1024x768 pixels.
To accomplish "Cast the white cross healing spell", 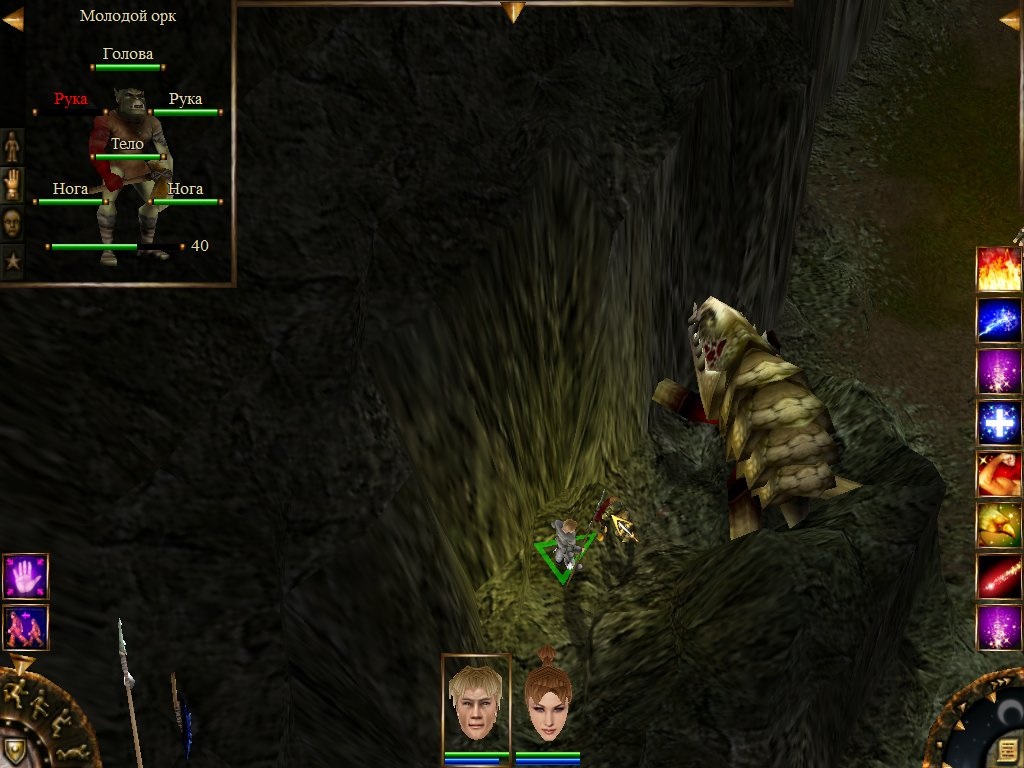I will pyautogui.click(x=999, y=423).
